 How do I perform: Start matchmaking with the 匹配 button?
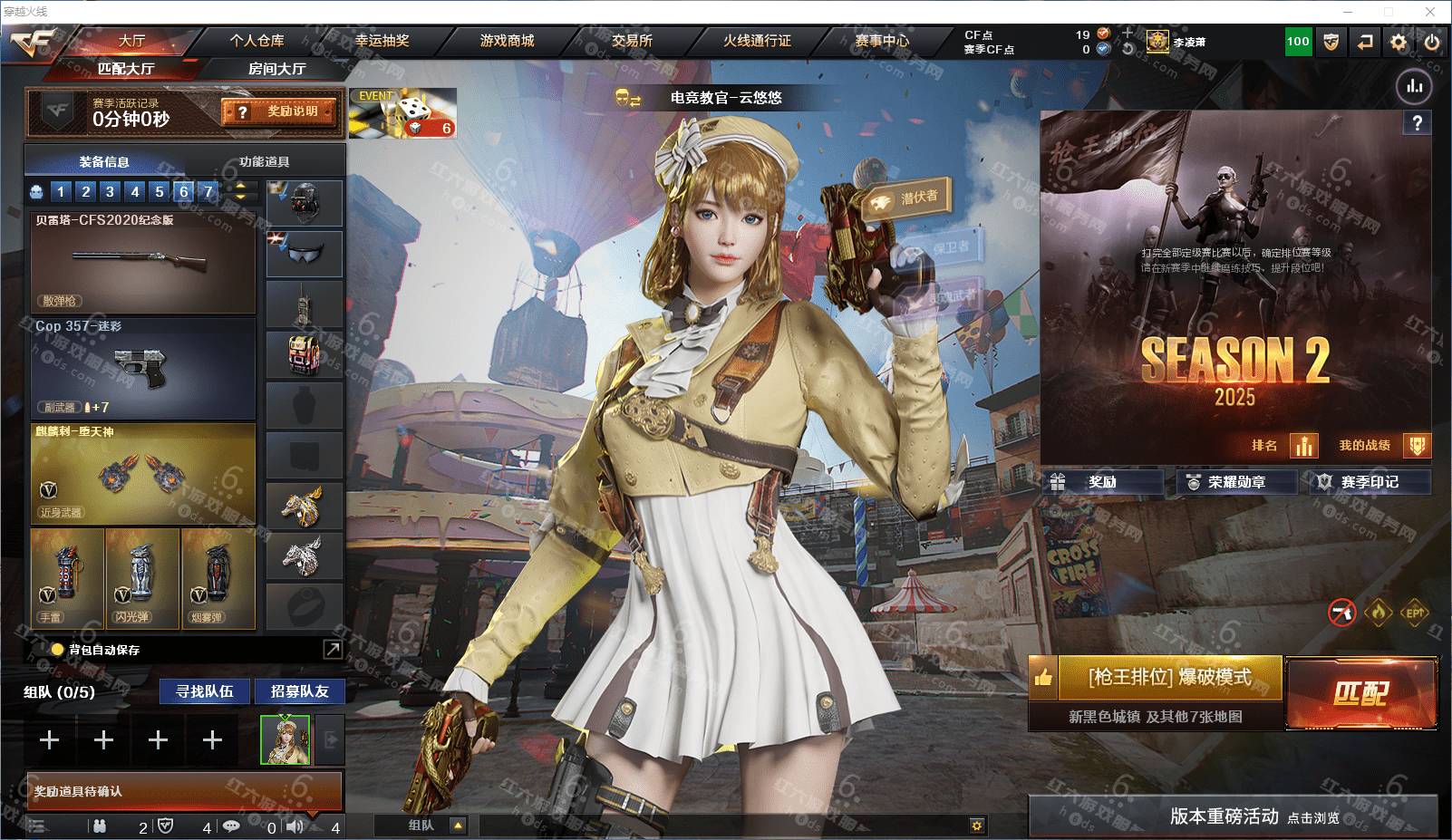[1360, 694]
